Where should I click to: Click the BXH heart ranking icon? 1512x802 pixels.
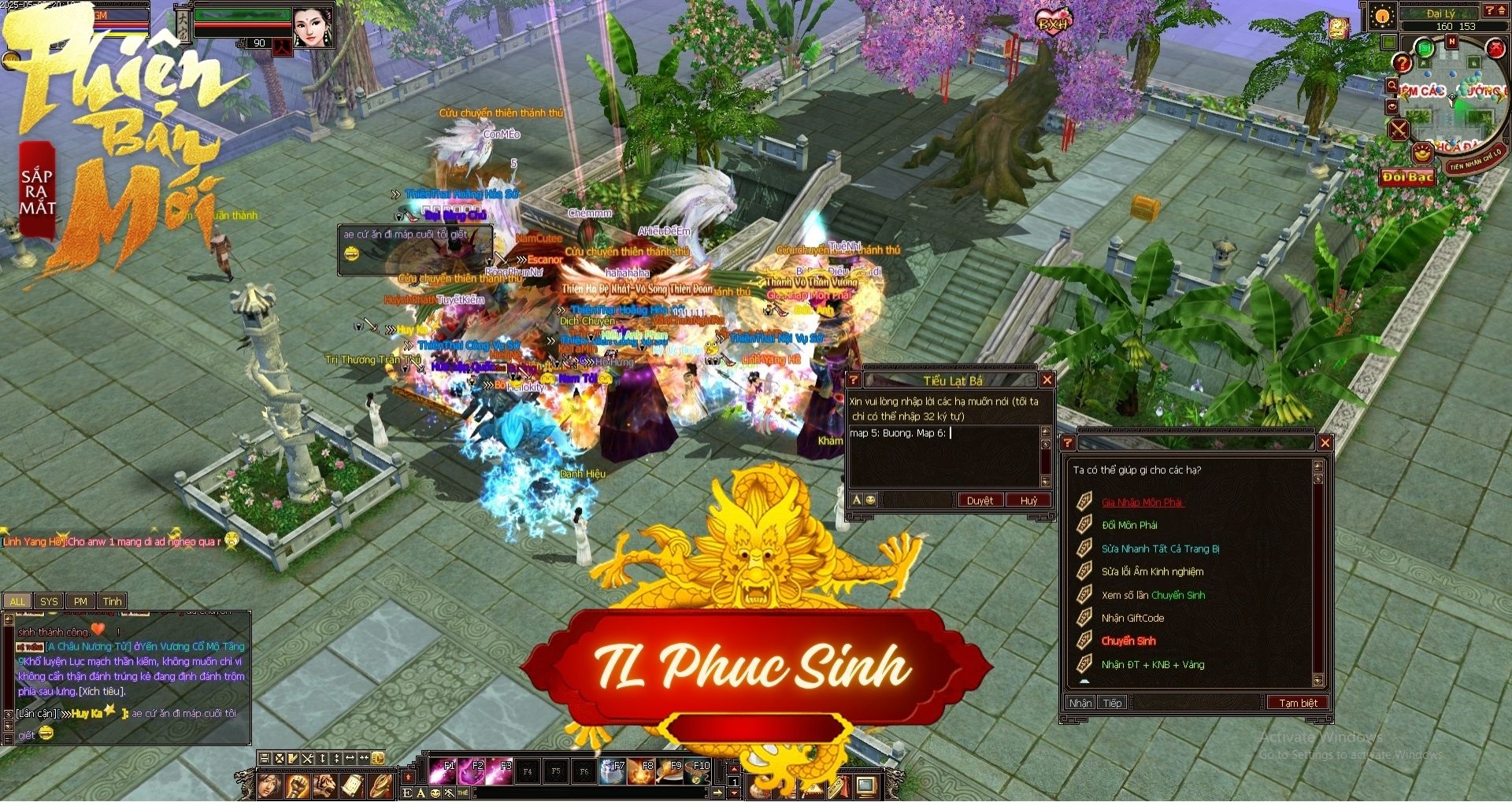click(1053, 23)
